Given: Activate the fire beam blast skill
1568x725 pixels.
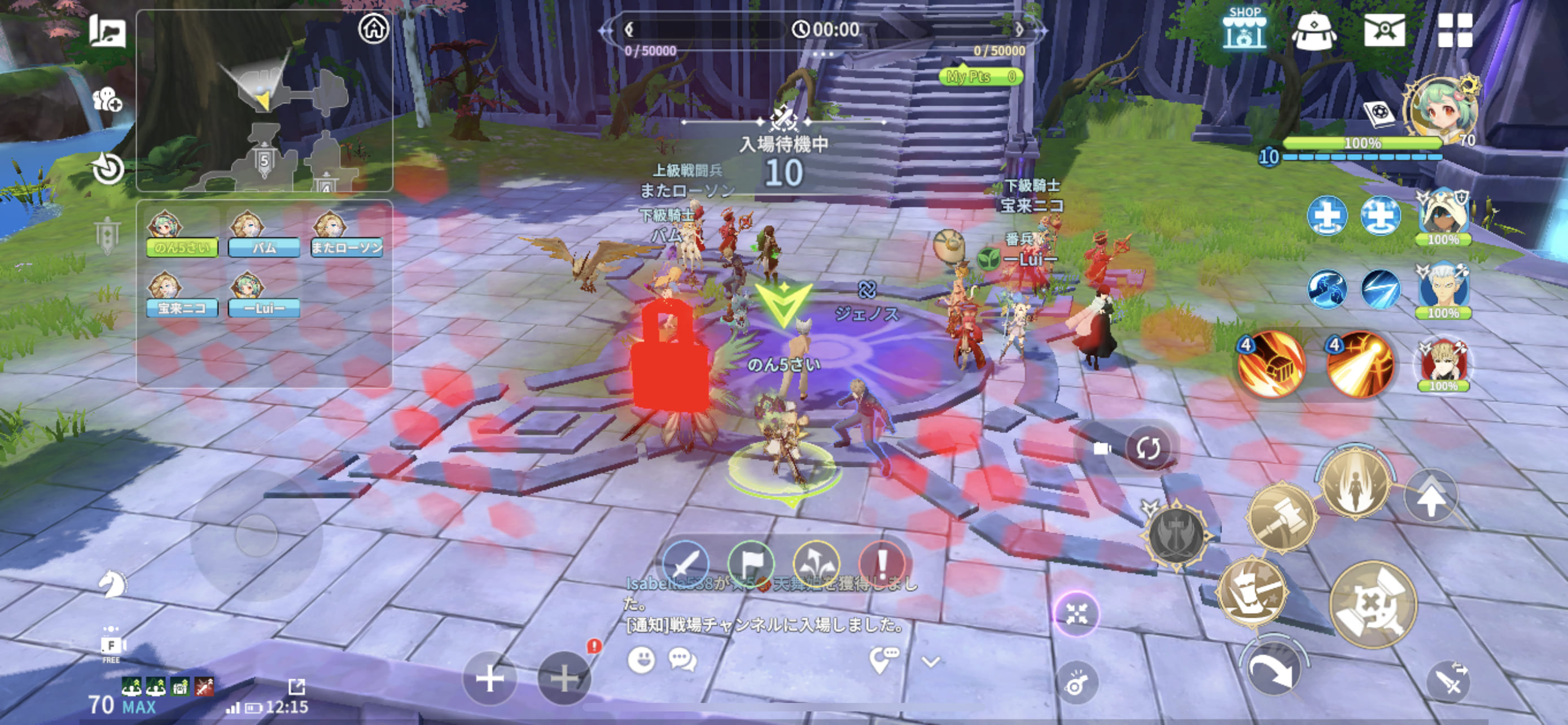Looking at the screenshot, I should click(1360, 365).
